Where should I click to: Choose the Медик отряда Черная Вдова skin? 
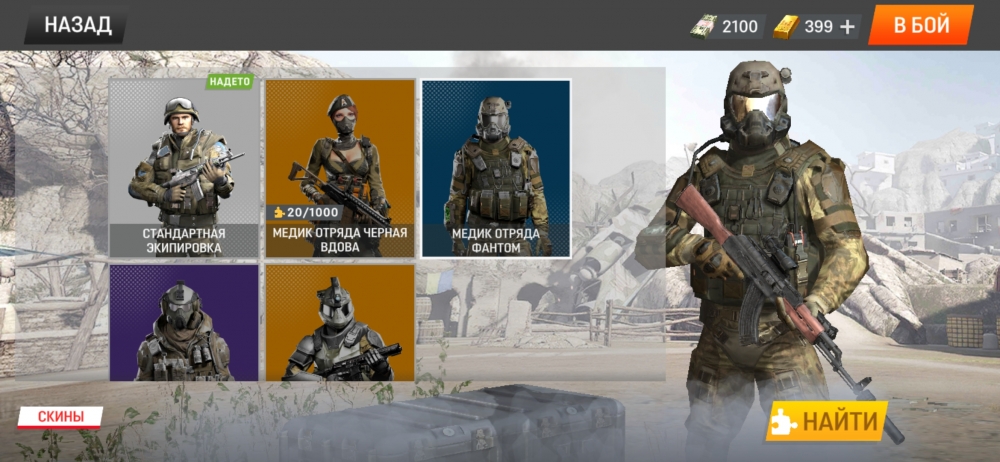point(340,168)
